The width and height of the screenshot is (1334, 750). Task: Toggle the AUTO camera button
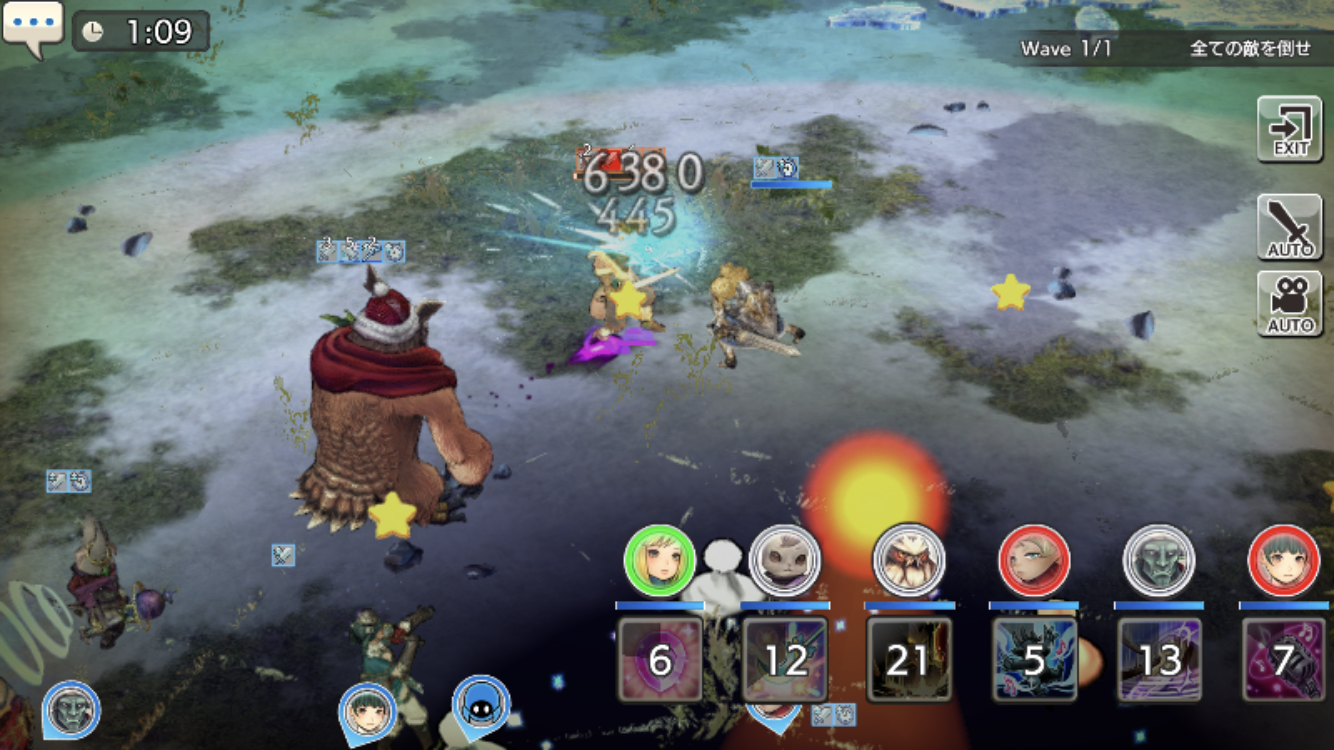tap(1290, 304)
